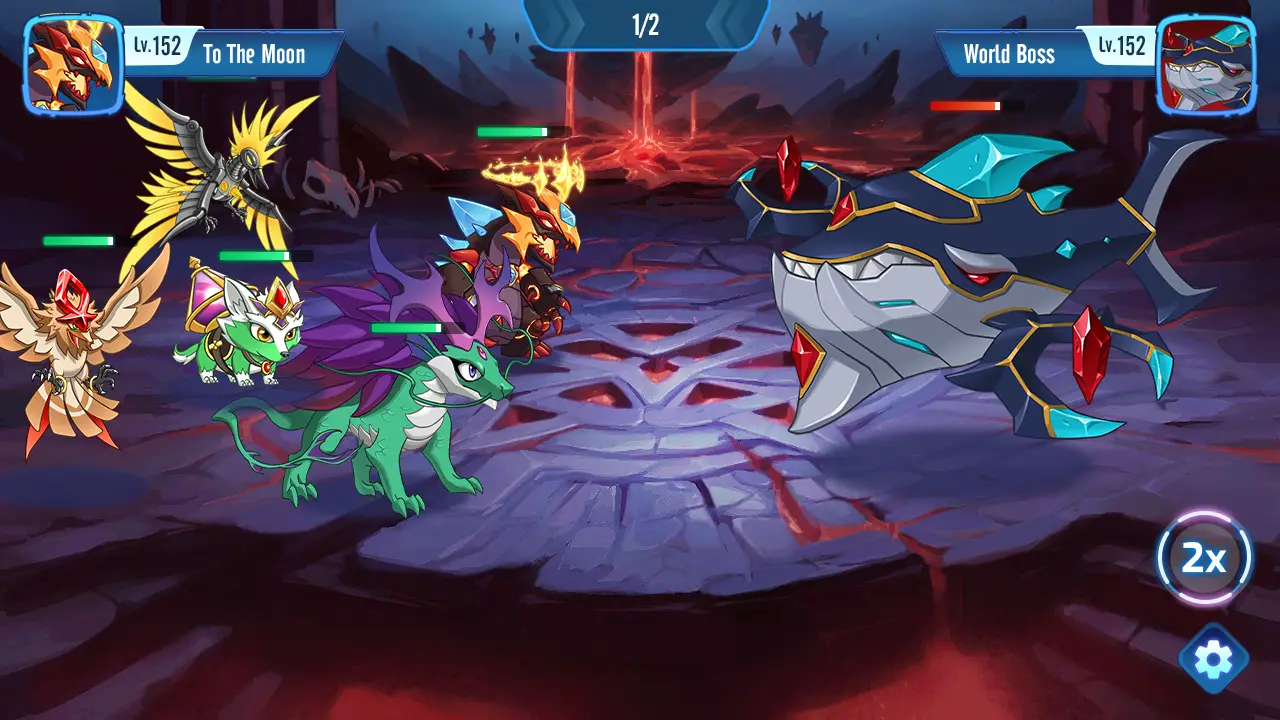The image size is (1280, 720).
Task: Open the battle settings gear icon
Action: click(1214, 657)
